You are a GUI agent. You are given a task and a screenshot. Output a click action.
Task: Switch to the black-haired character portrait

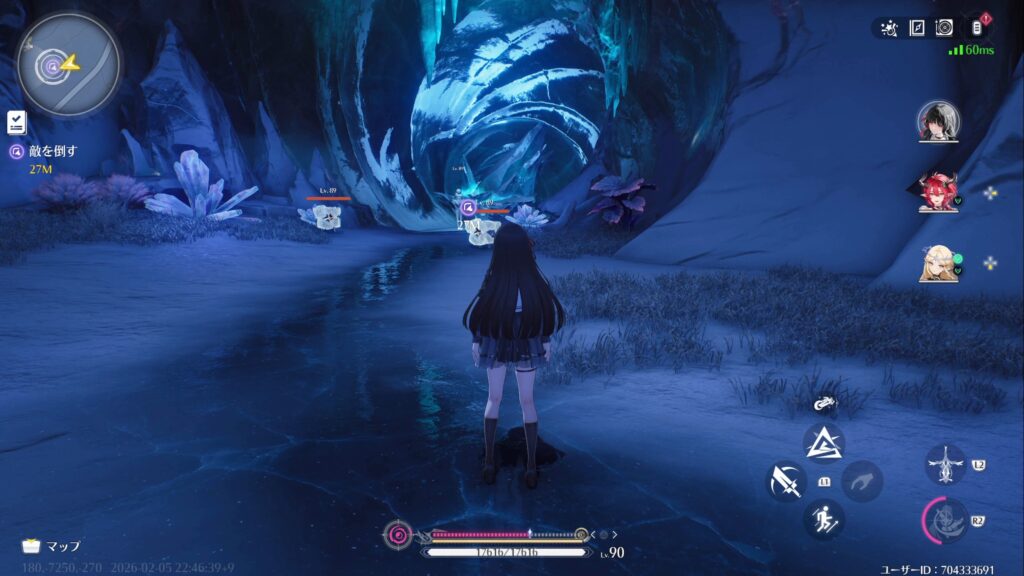pyautogui.click(x=938, y=122)
